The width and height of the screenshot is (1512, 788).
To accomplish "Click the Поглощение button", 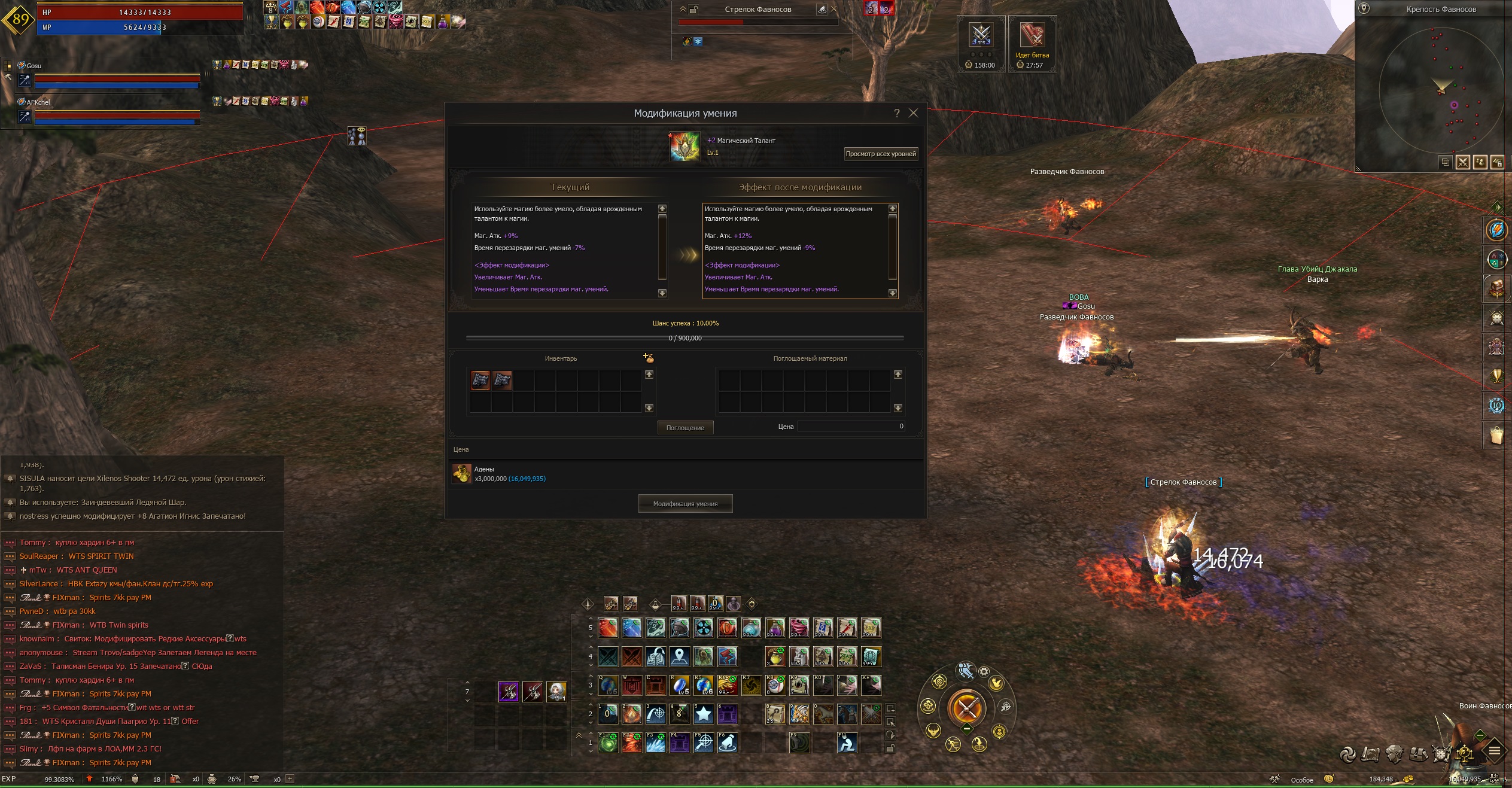I will point(685,428).
